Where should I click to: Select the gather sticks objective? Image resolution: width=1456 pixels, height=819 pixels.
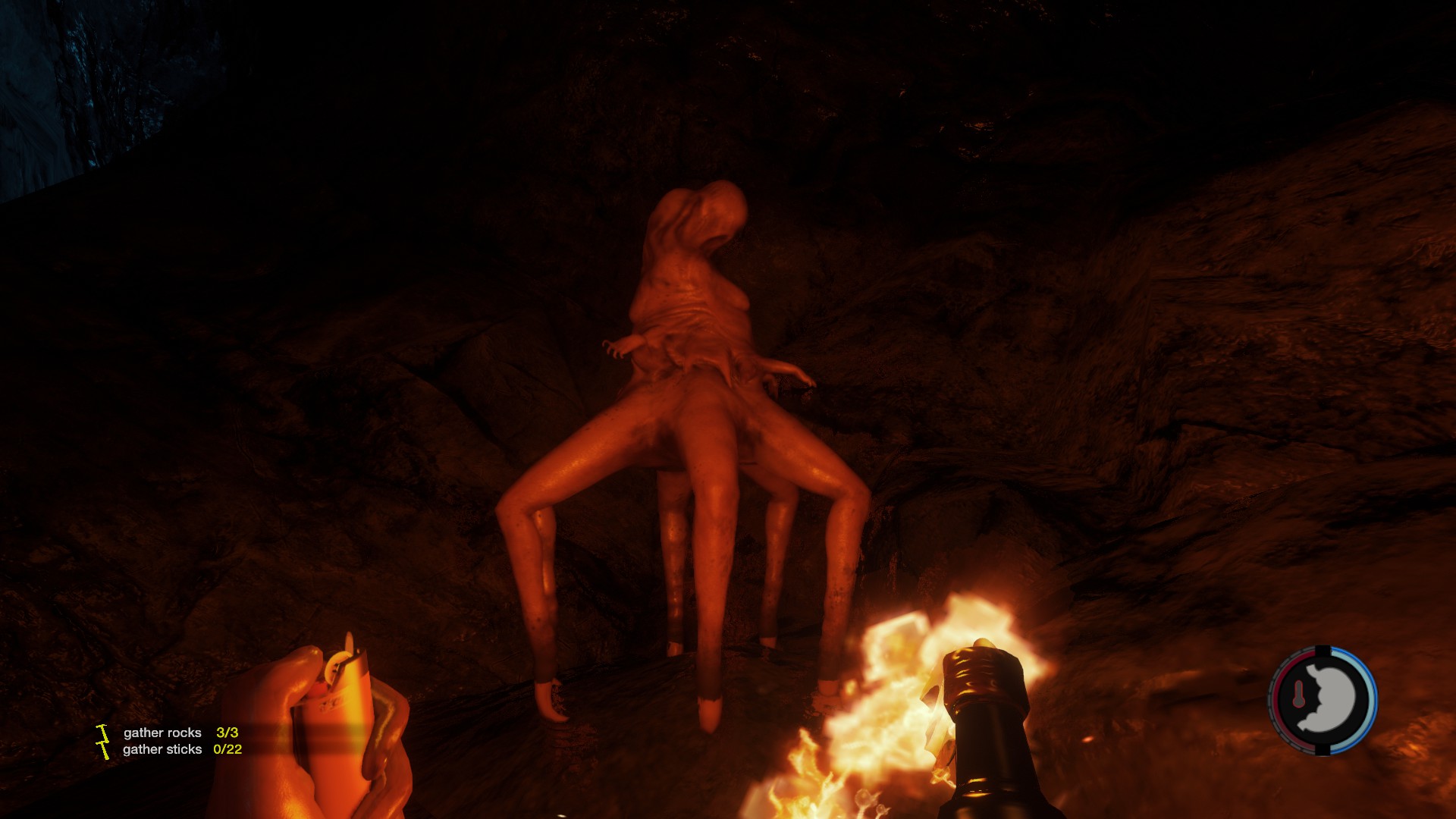[162, 749]
